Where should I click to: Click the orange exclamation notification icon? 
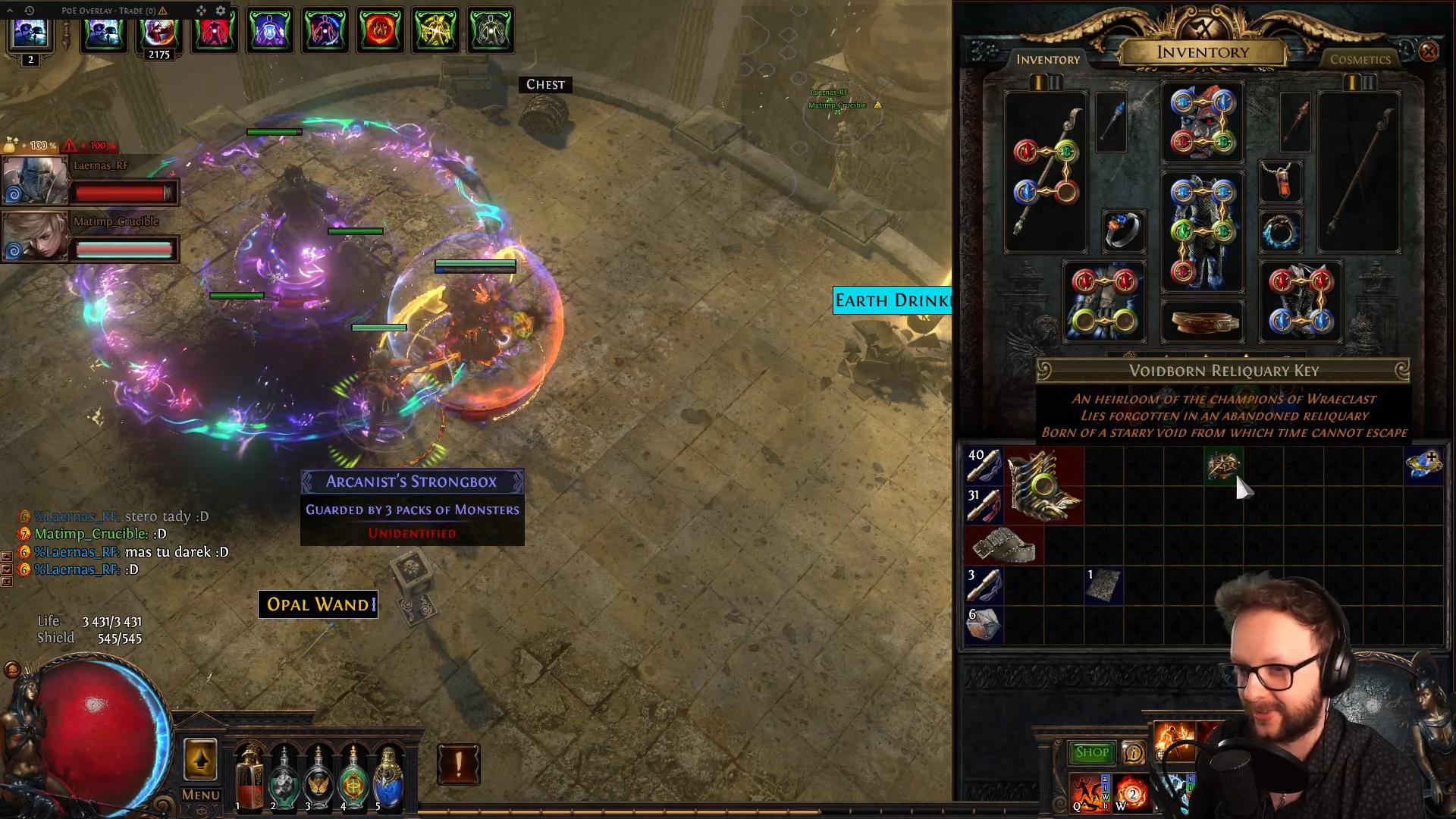(458, 764)
